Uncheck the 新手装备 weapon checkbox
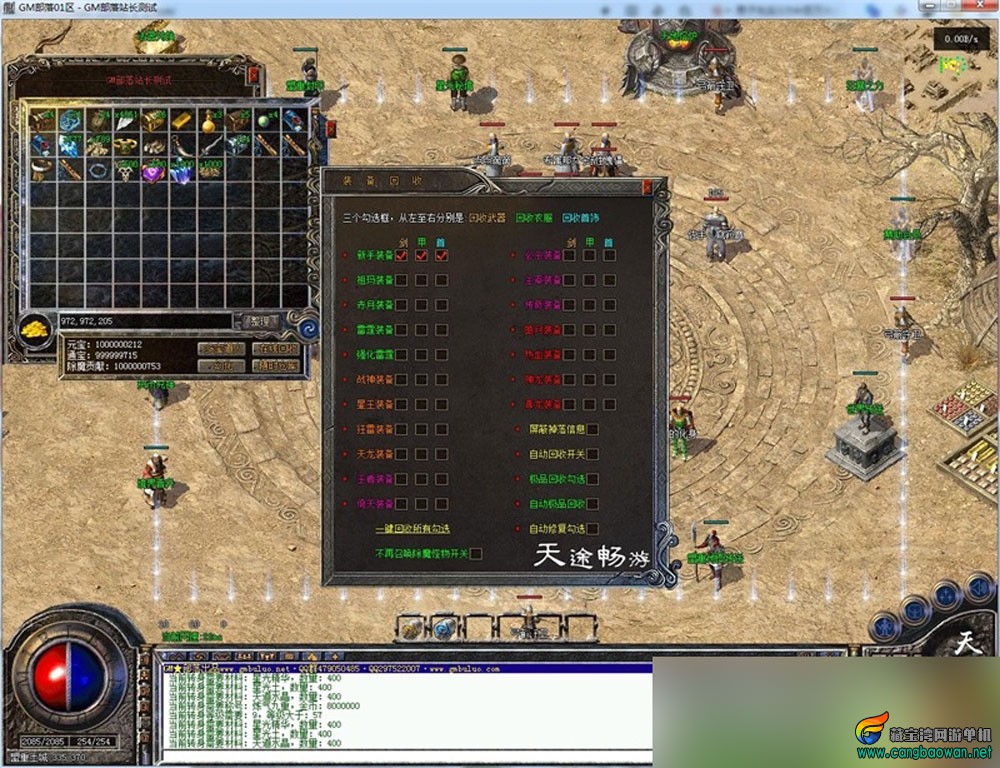The width and height of the screenshot is (1000, 768). [x=401, y=256]
